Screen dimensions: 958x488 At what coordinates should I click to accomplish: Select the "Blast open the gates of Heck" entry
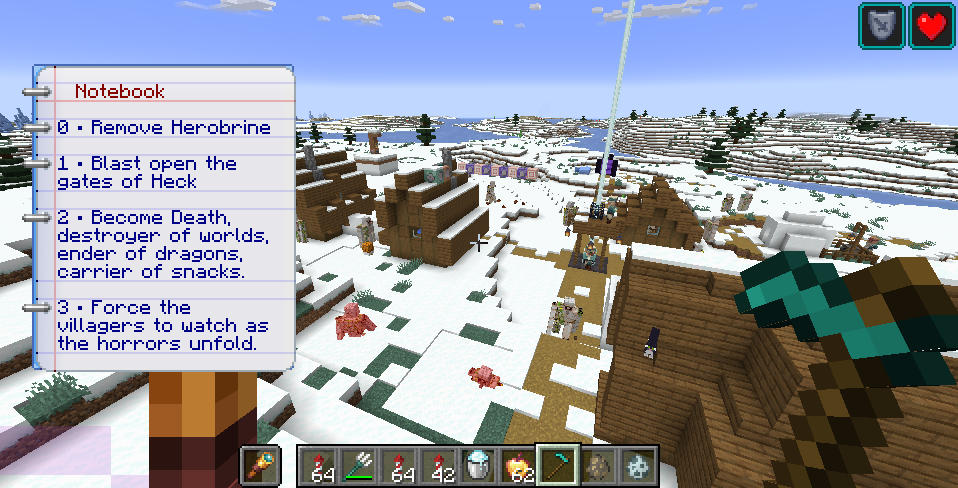pyautogui.click(x=146, y=172)
